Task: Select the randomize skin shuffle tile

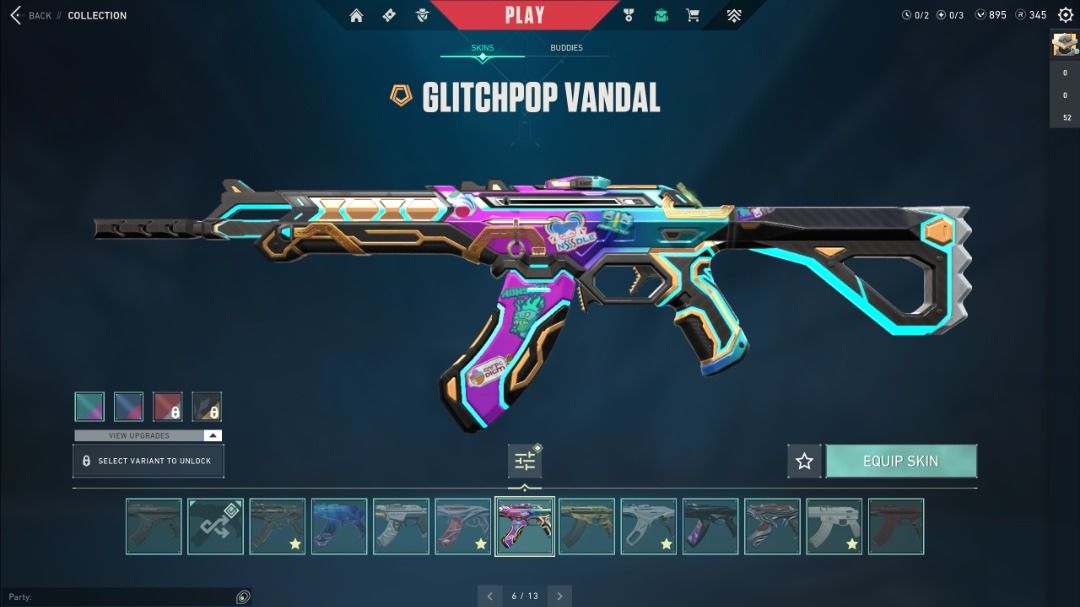Action: coord(216,526)
